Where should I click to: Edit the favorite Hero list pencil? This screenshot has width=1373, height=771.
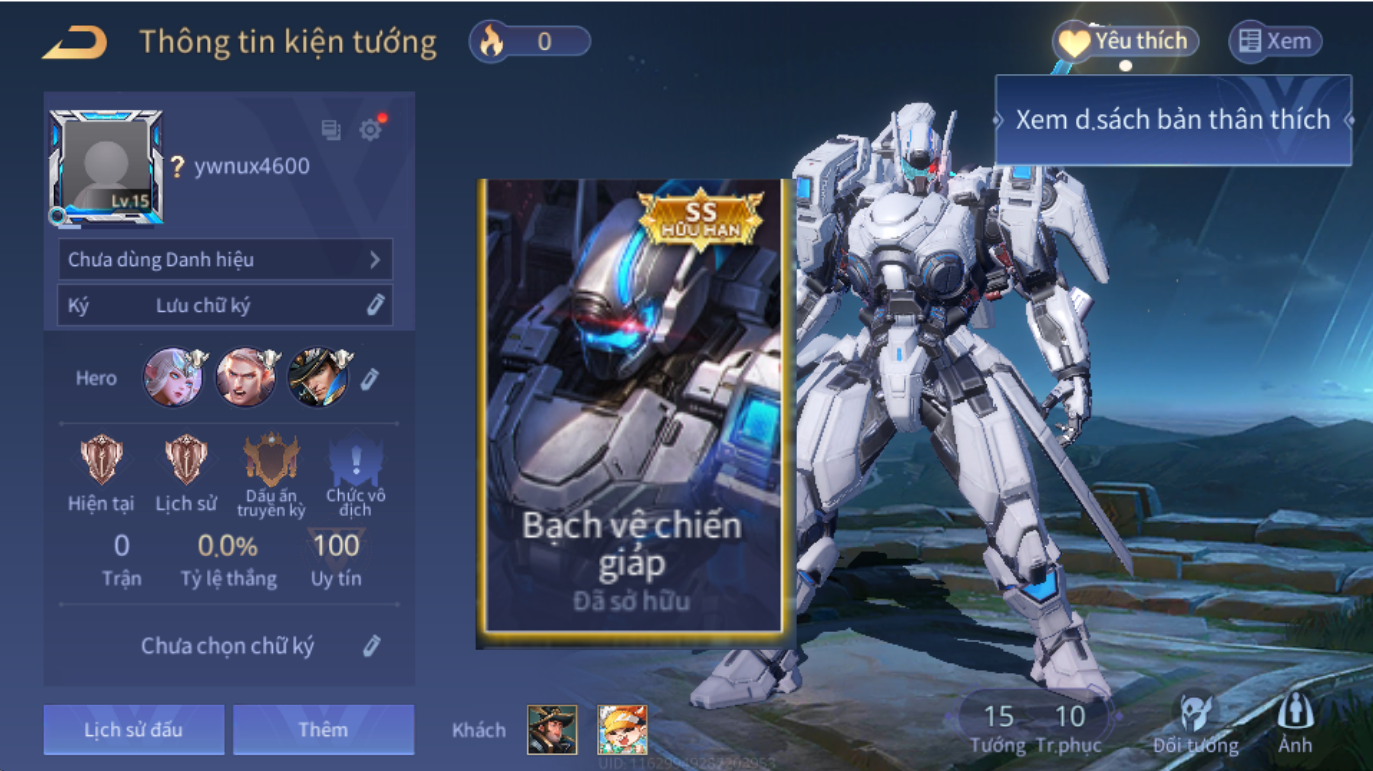click(x=370, y=378)
